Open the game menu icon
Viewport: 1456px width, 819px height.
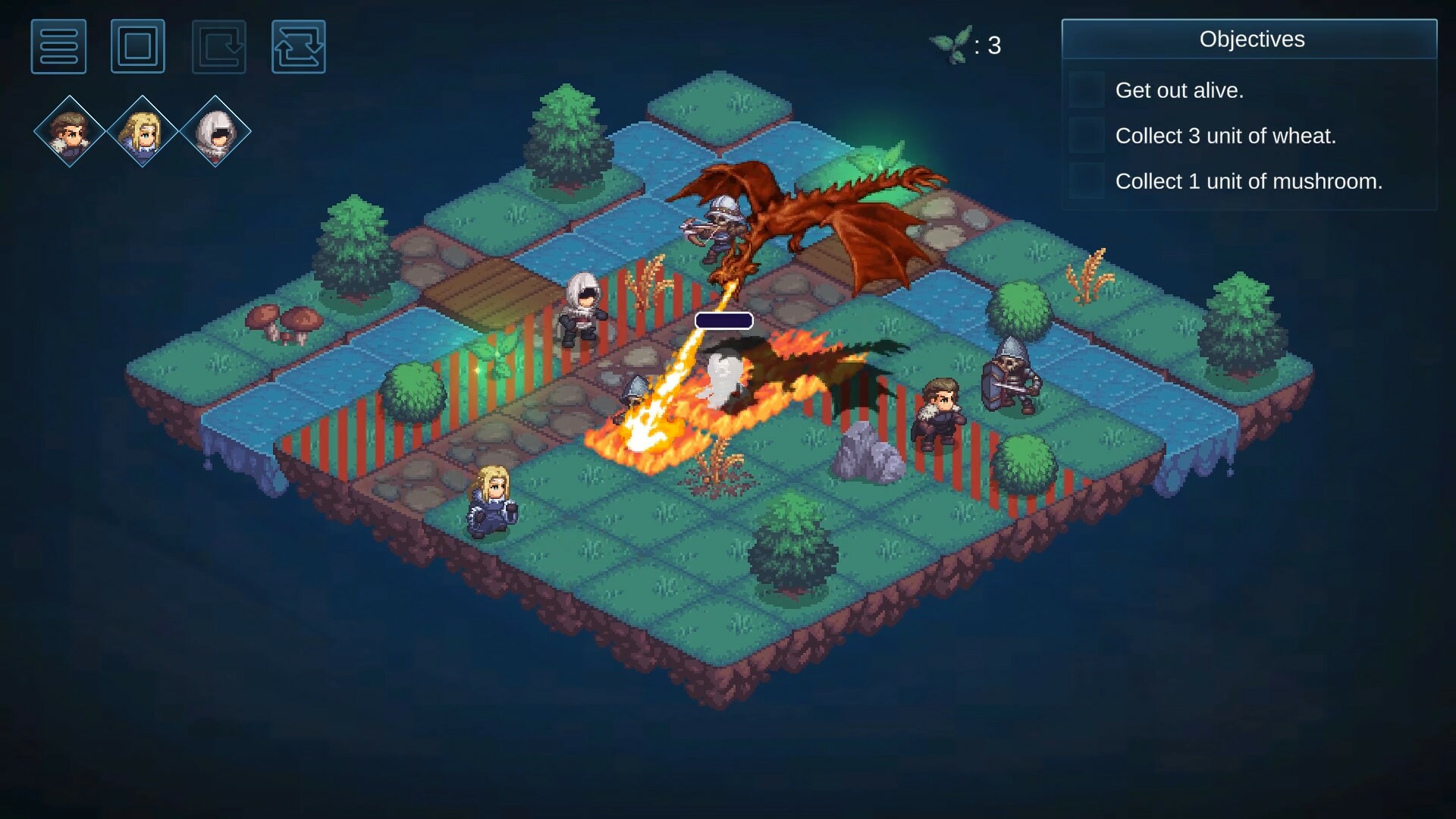(58, 46)
